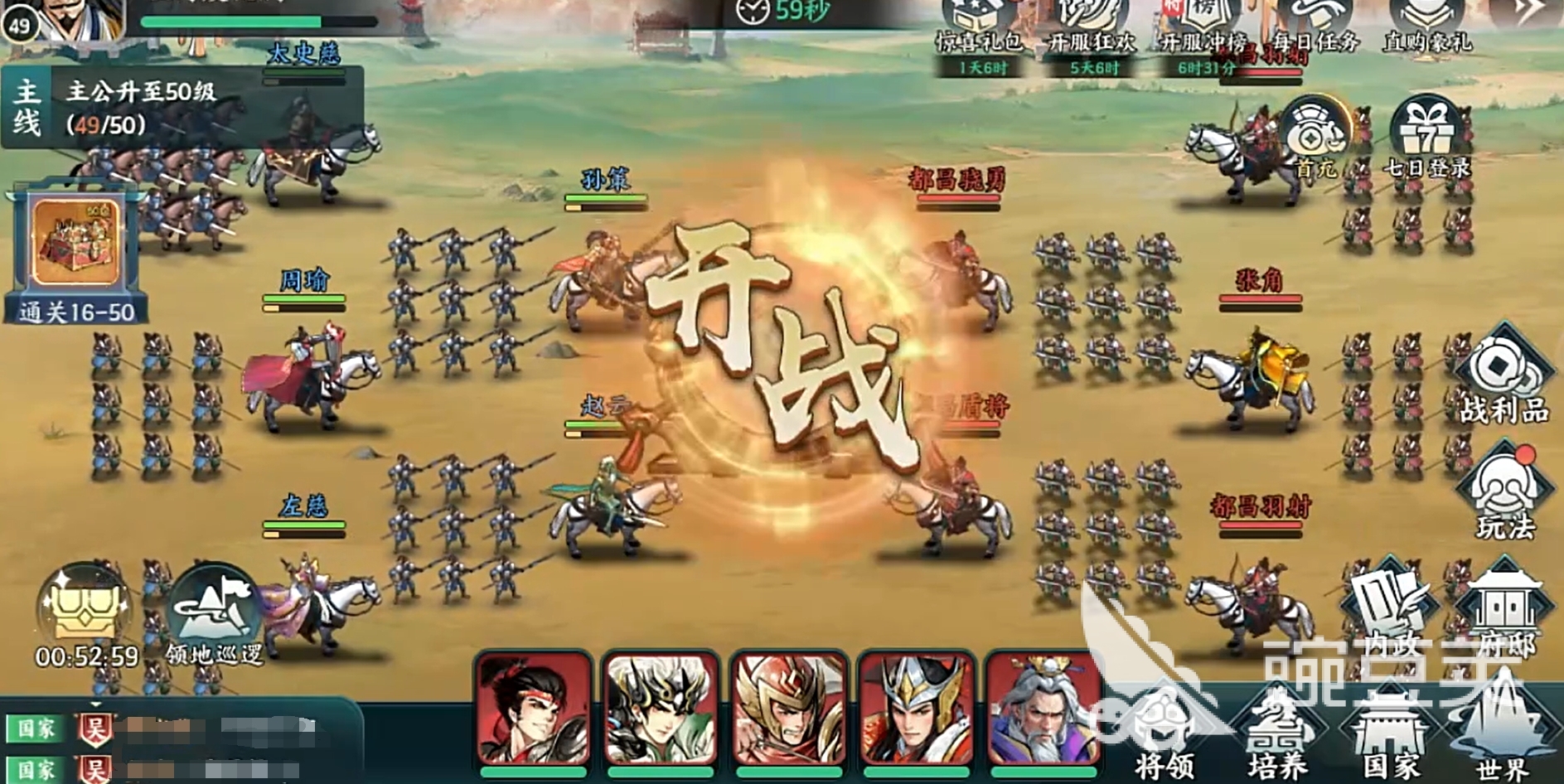Open the 开服冲榜 ranking event

click(x=1204, y=29)
